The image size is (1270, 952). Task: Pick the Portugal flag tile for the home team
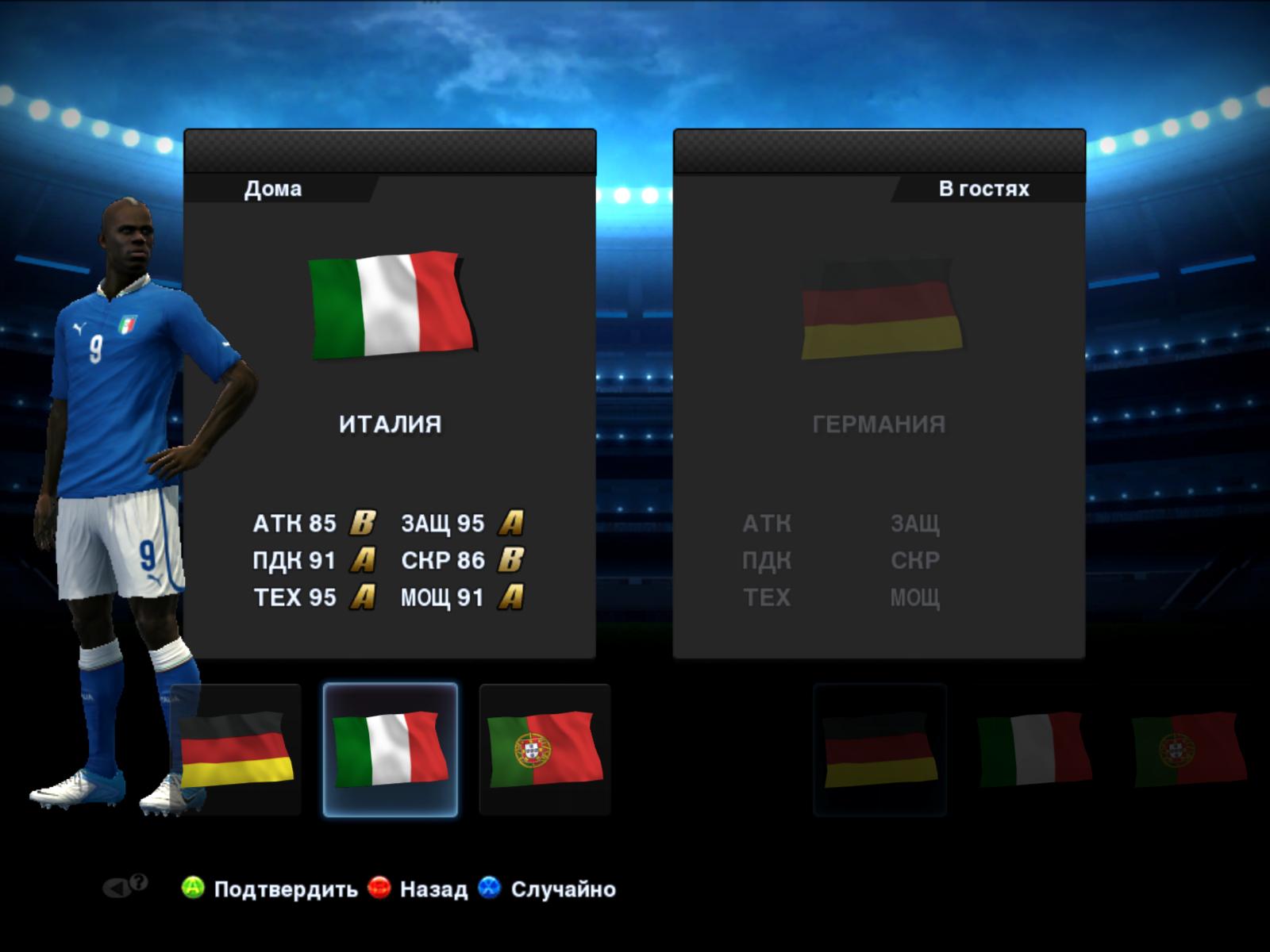click(545, 750)
